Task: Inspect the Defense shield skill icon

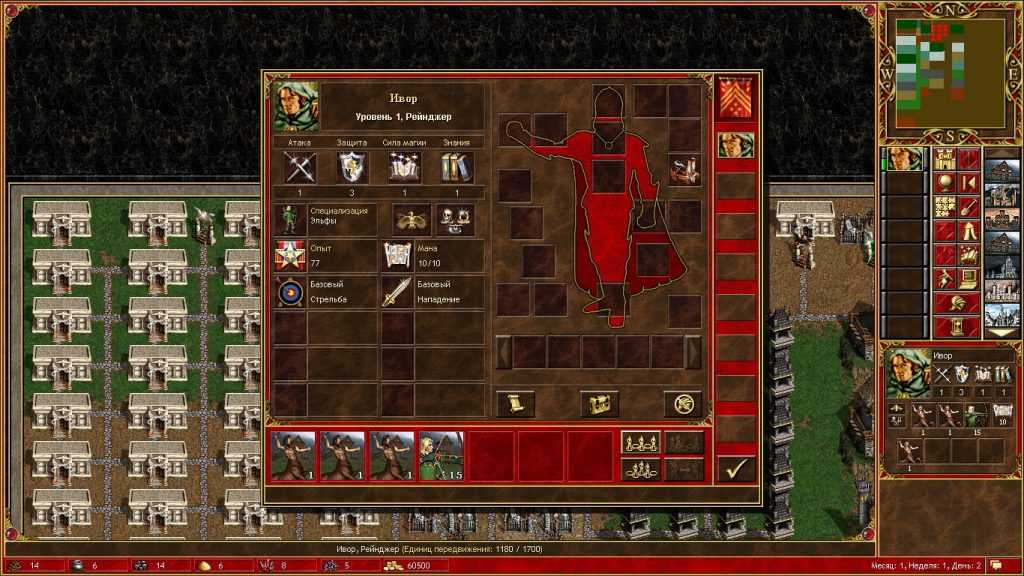Action: [352, 167]
